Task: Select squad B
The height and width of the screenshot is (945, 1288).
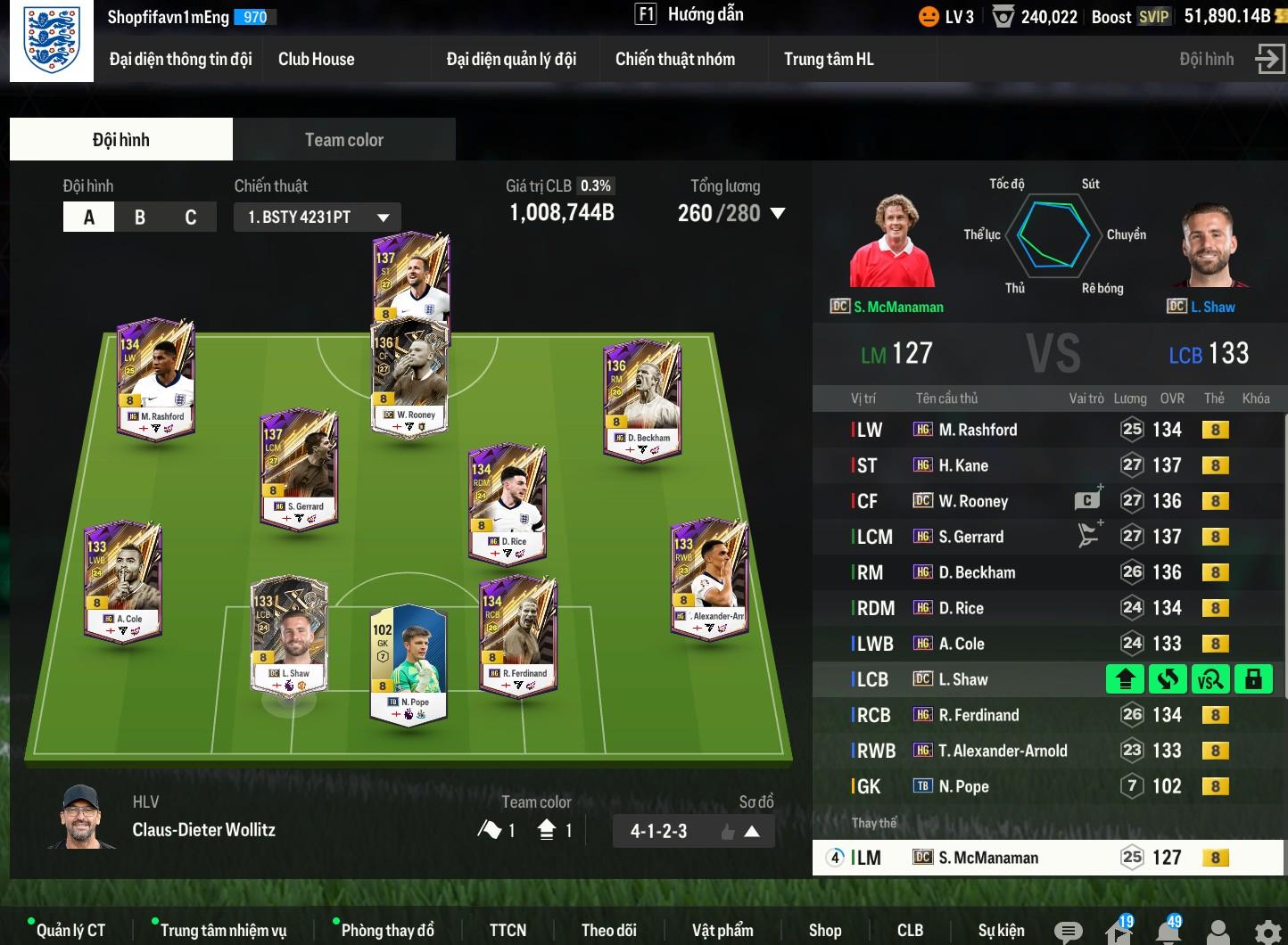Action: point(140,218)
